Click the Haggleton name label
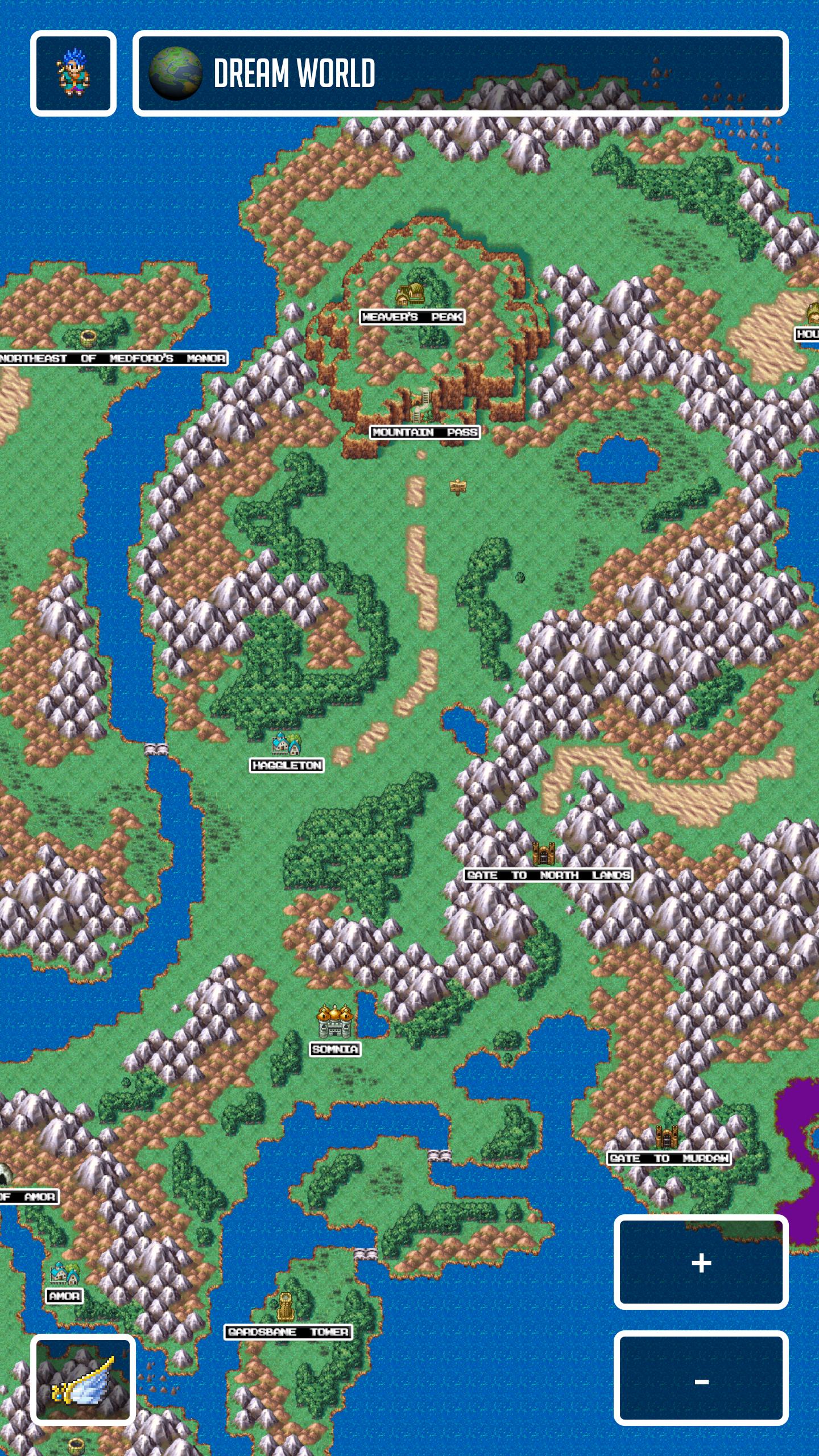Image resolution: width=819 pixels, height=1456 pixels. pos(286,766)
